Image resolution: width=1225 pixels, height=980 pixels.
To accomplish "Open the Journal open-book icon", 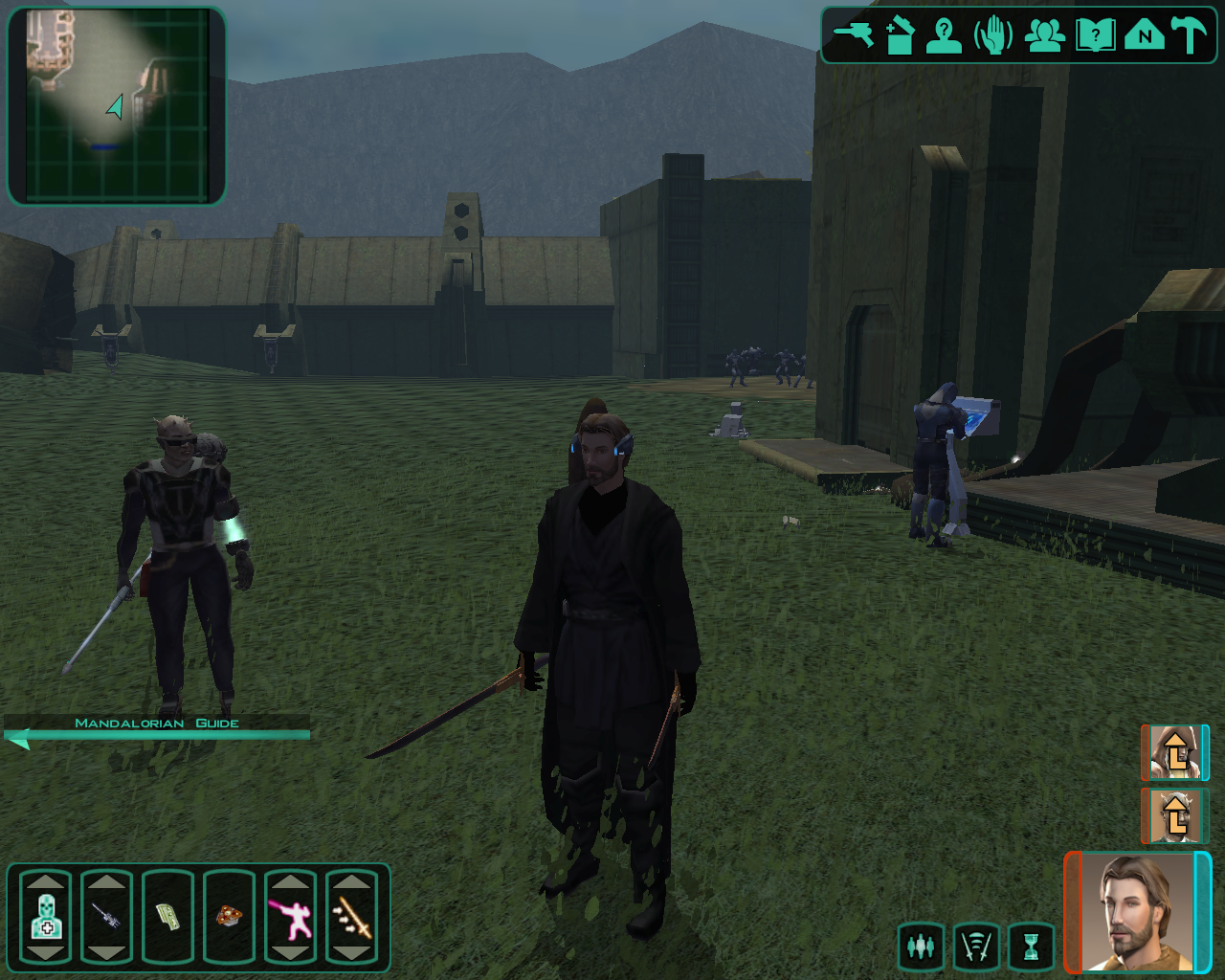I will pyautogui.click(x=1095, y=36).
